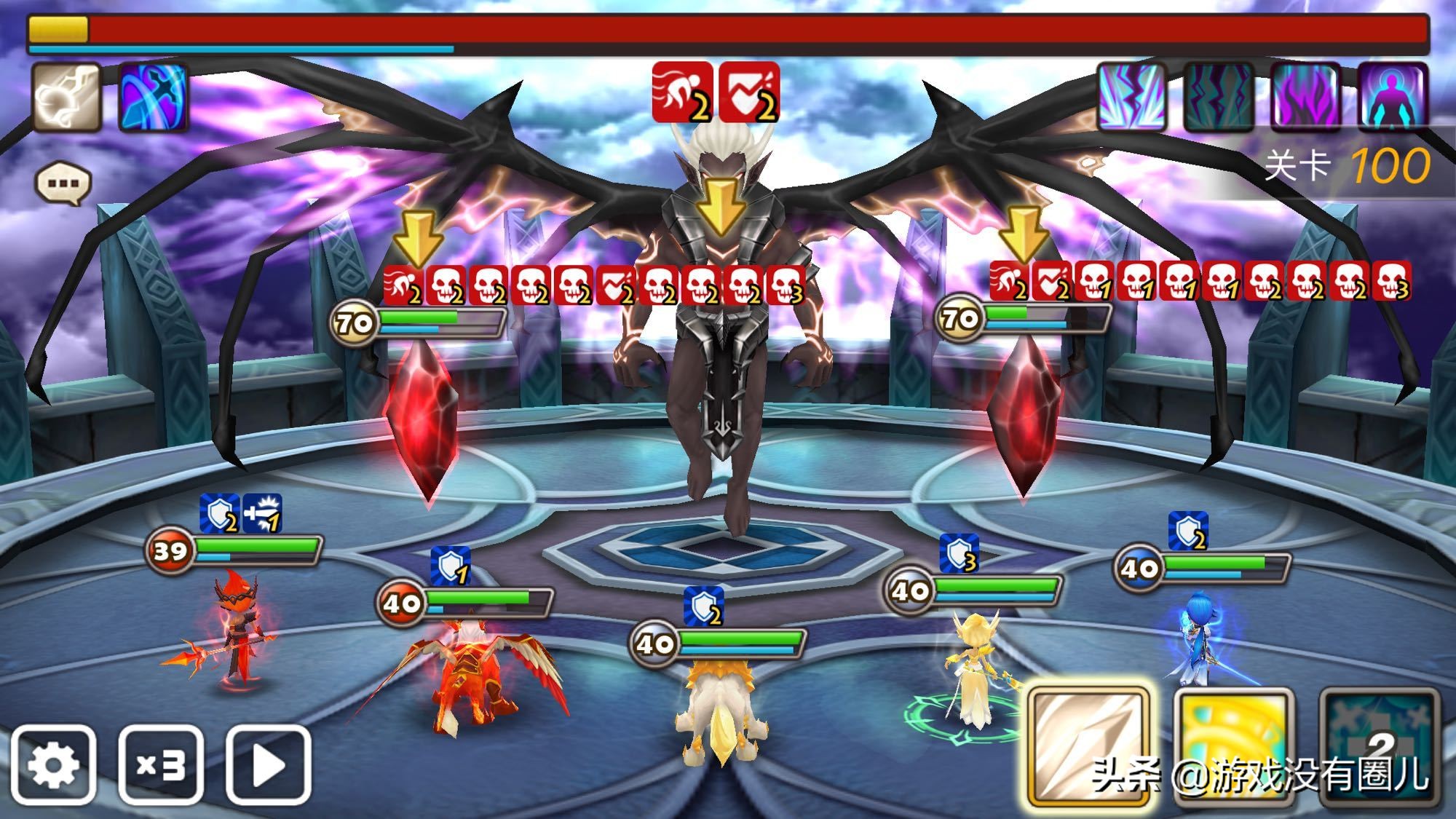The height and width of the screenshot is (819, 1456).
Task: View the purple flames boss skill
Action: [1305, 98]
